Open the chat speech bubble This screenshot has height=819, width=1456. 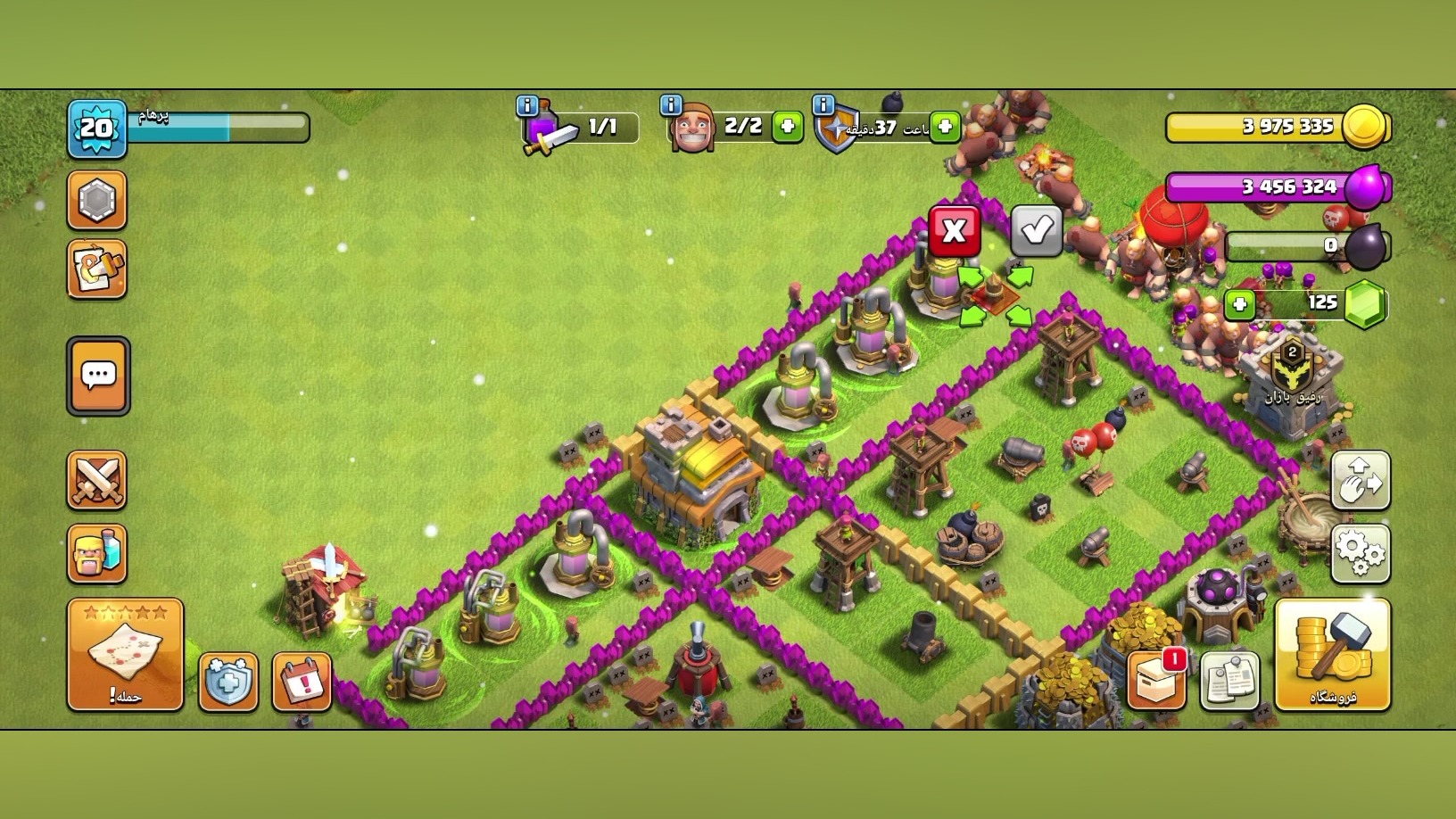coord(98,376)
